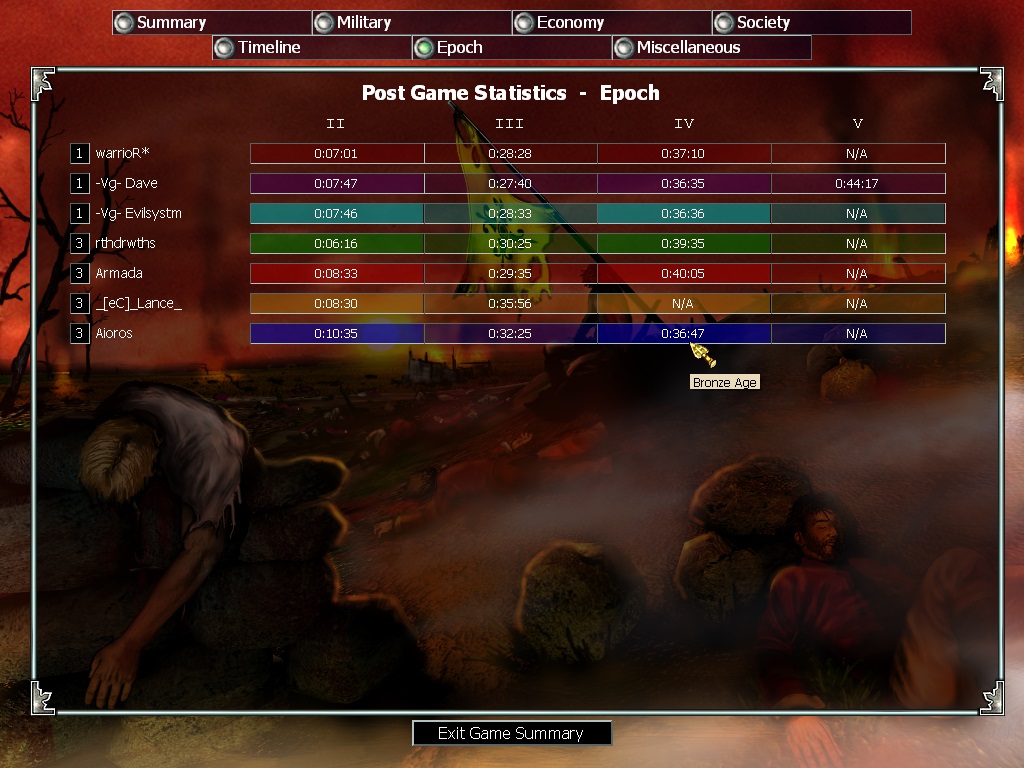Pick the Armada player row
Screen dimensions: 1024x768
tap(119, 273)
